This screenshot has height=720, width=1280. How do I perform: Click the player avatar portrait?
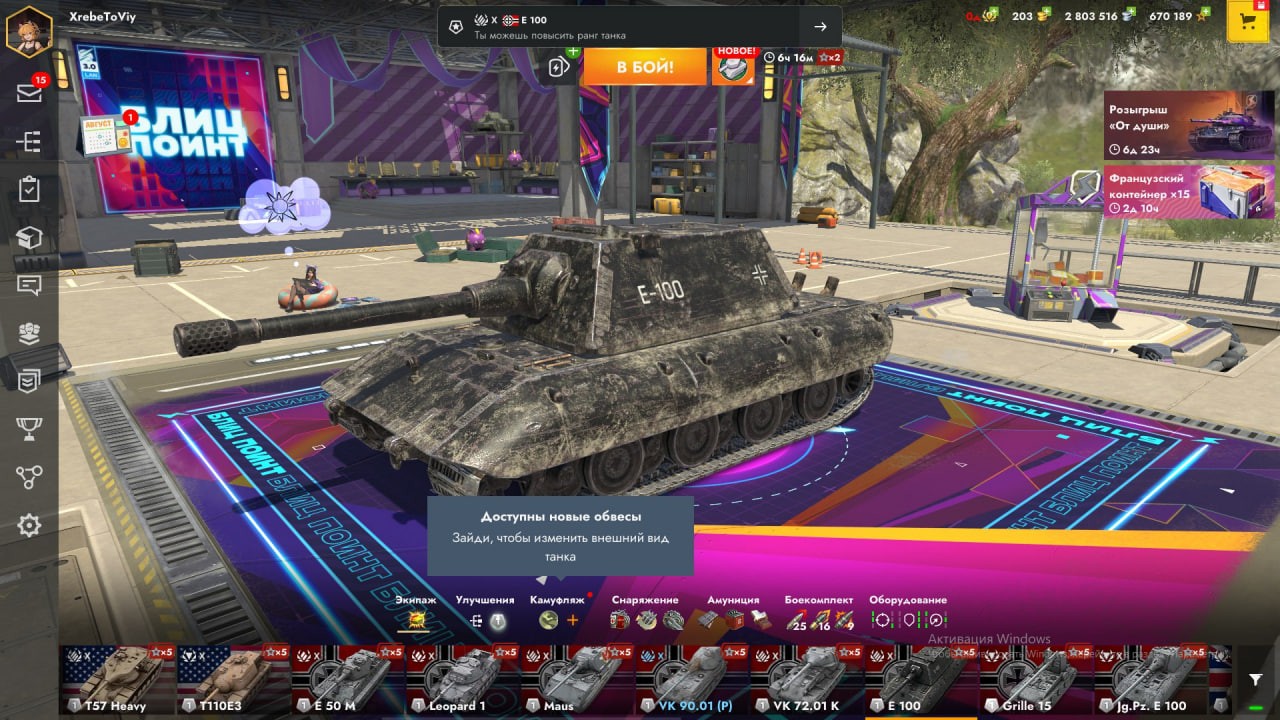[29, 31]
